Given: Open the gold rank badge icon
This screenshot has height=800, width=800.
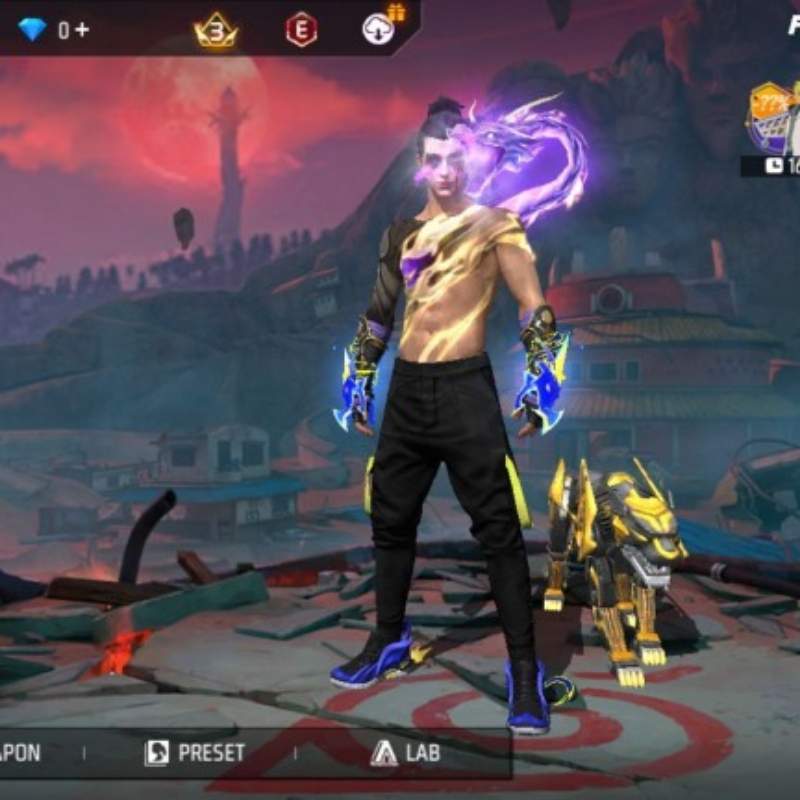Looking at the screenshot, I should [x=216, y=31].
